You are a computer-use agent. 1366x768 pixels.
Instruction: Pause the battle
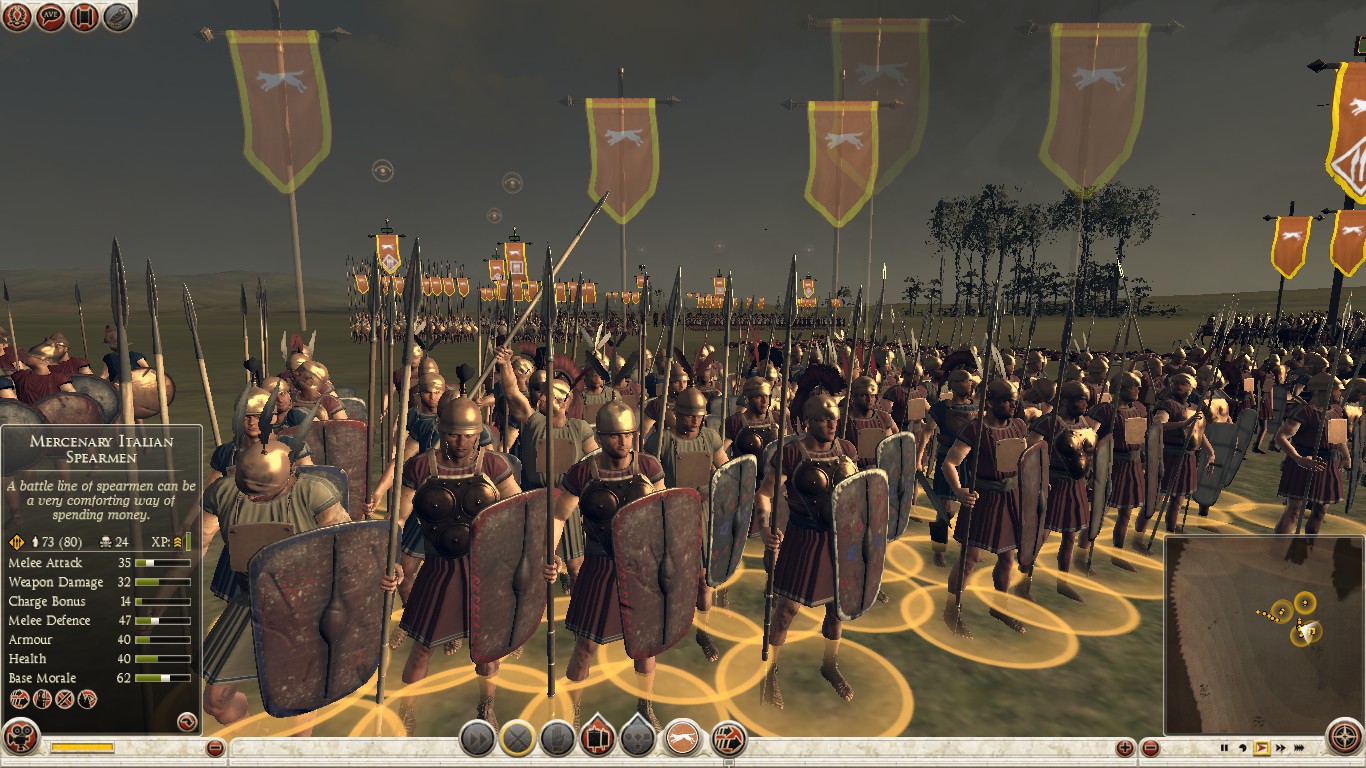pyautogui.click(x=1224, y=747)
